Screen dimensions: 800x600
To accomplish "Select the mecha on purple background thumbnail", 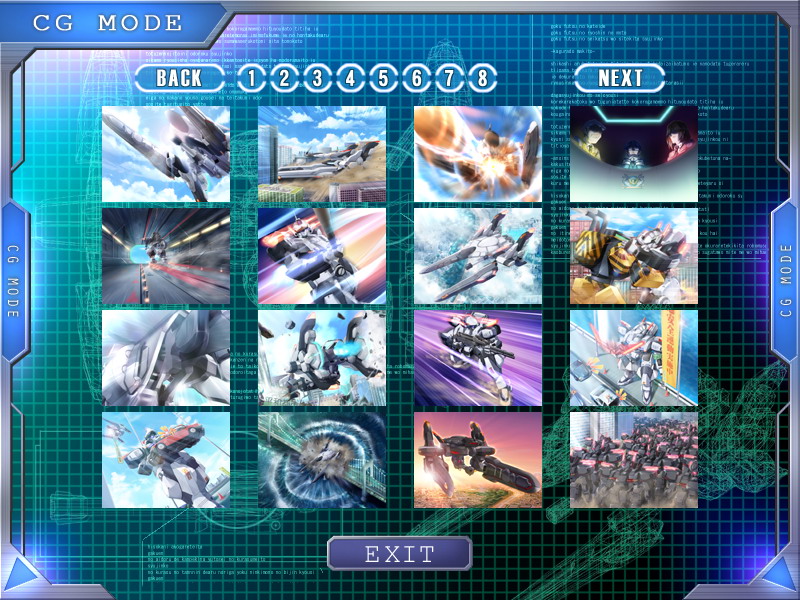I will tap(478, 358).
